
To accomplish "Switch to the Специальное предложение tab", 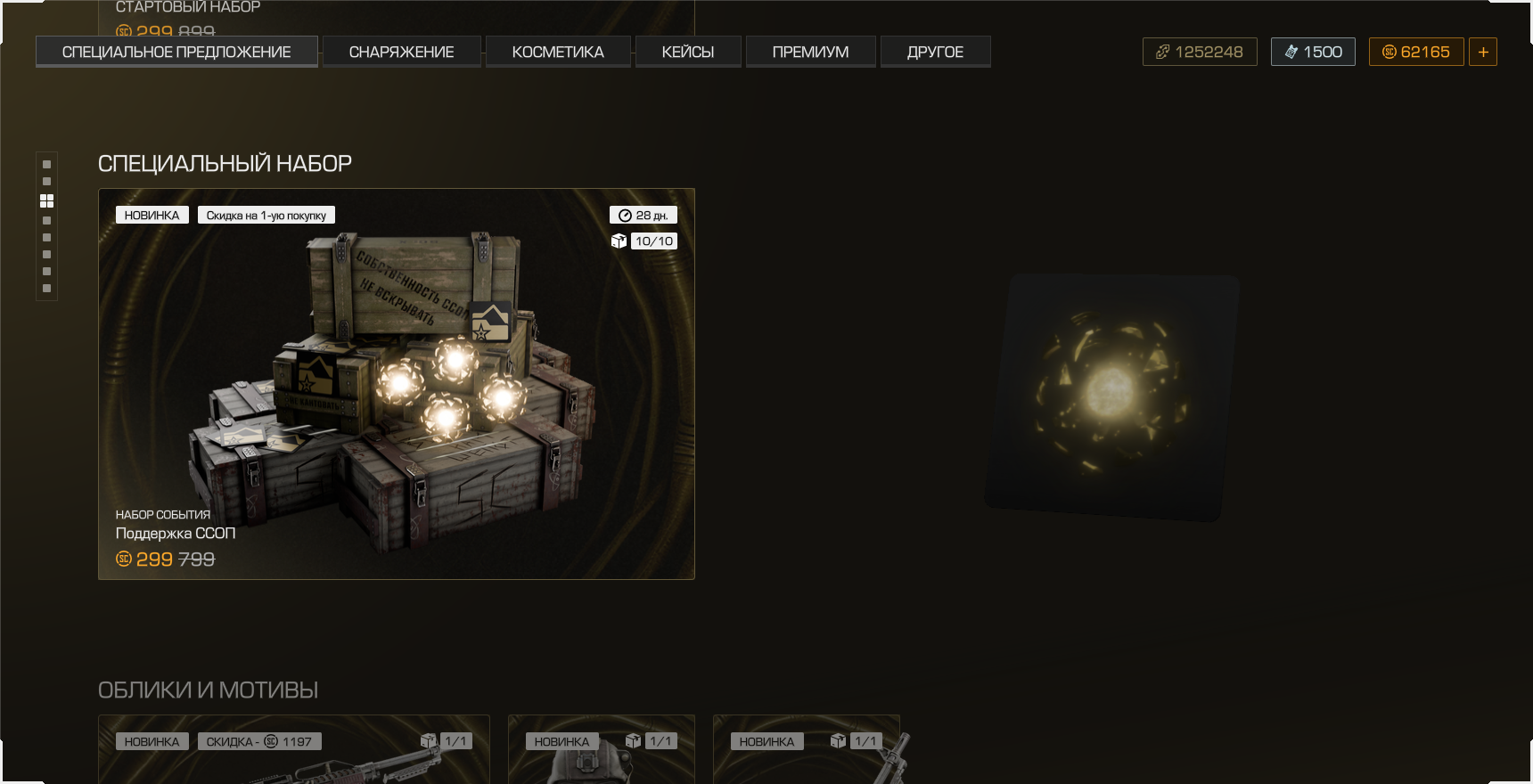I will click(176, 52).
